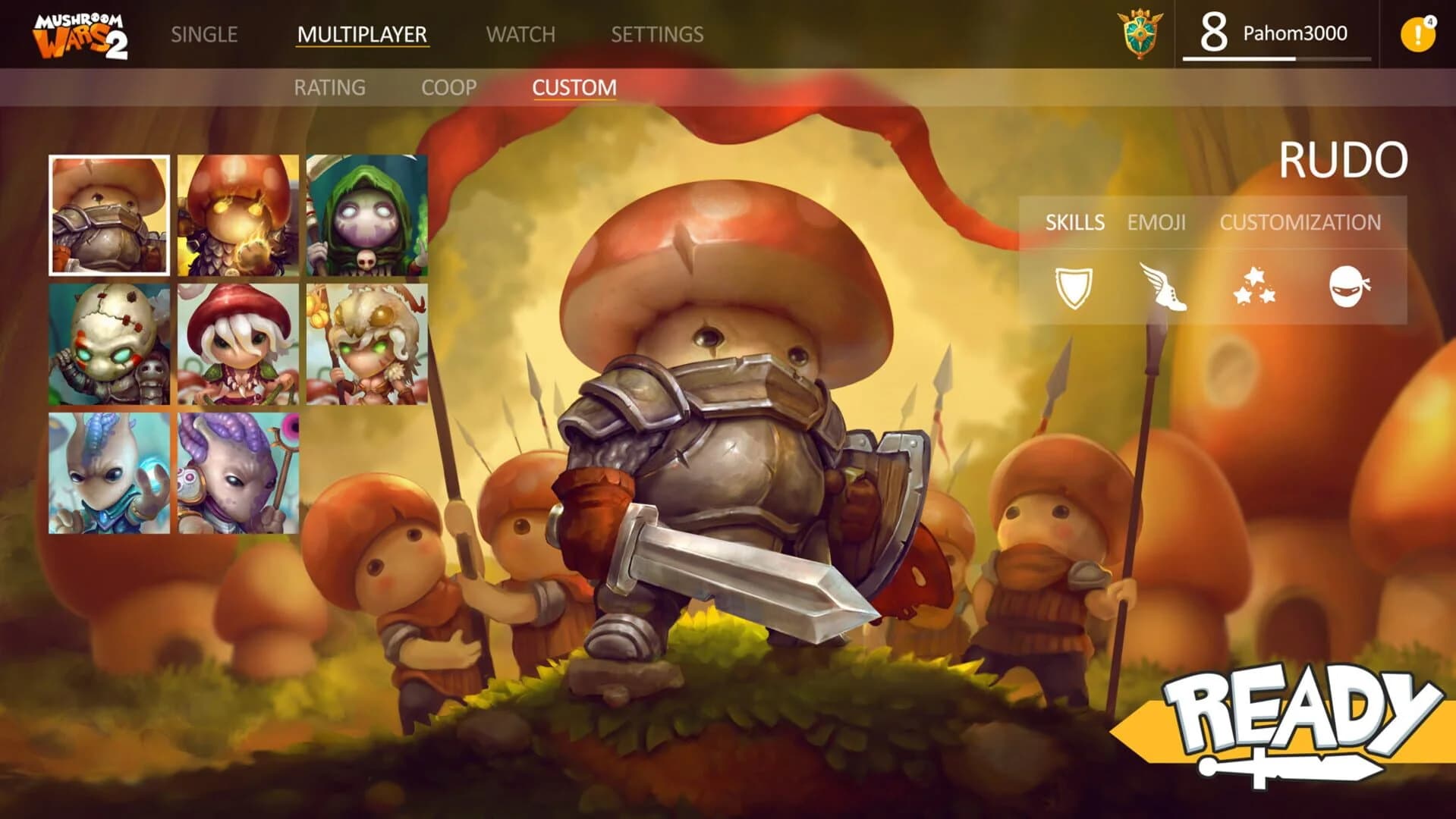Pick the blue-horned alien hero portrait
The width and height of the screenshot is (1456, 819).
110,474
